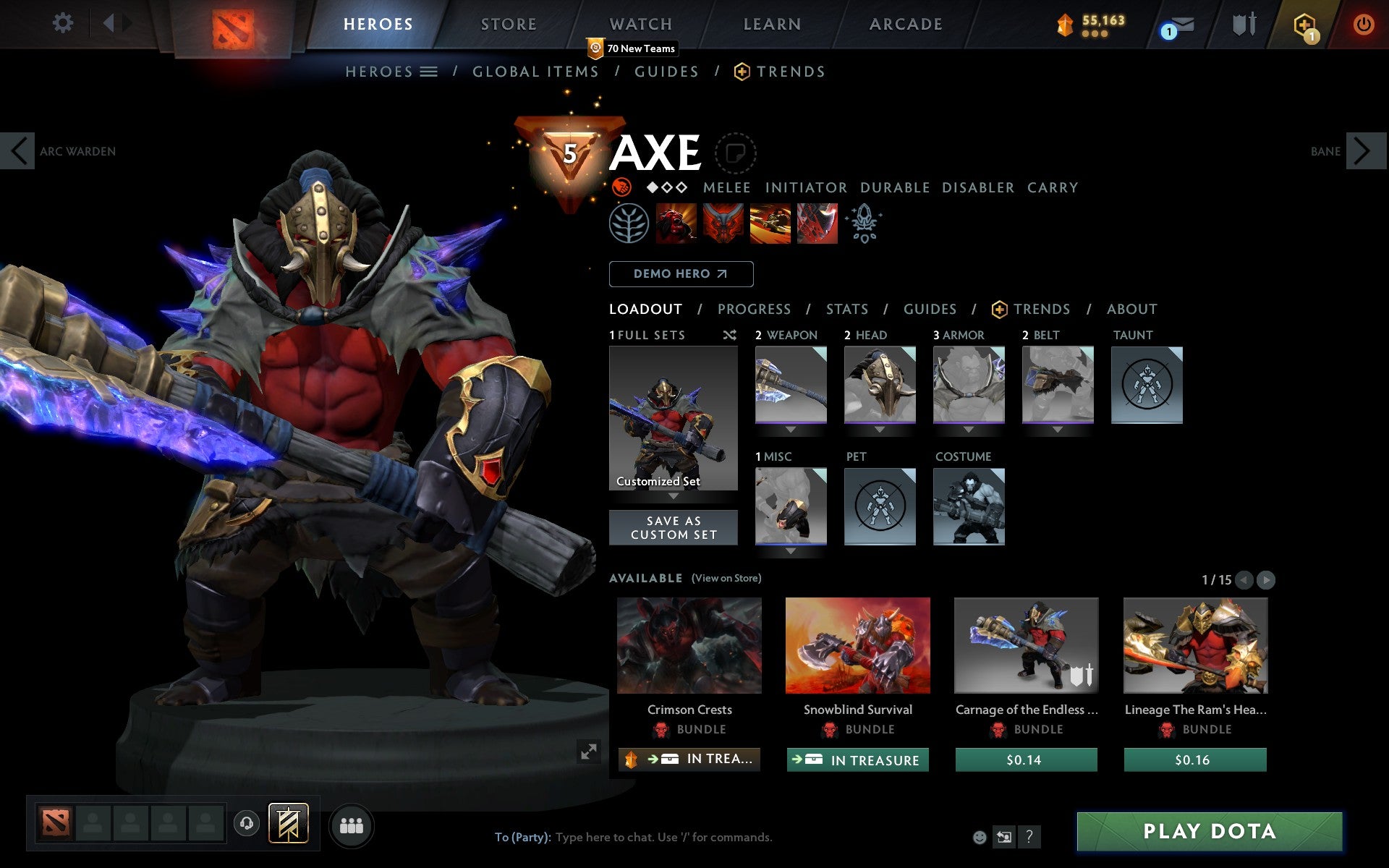Screen dimensions: 1389x868
Task: Select the Culling Blade ability icon
Action: (x=817, y=224)
